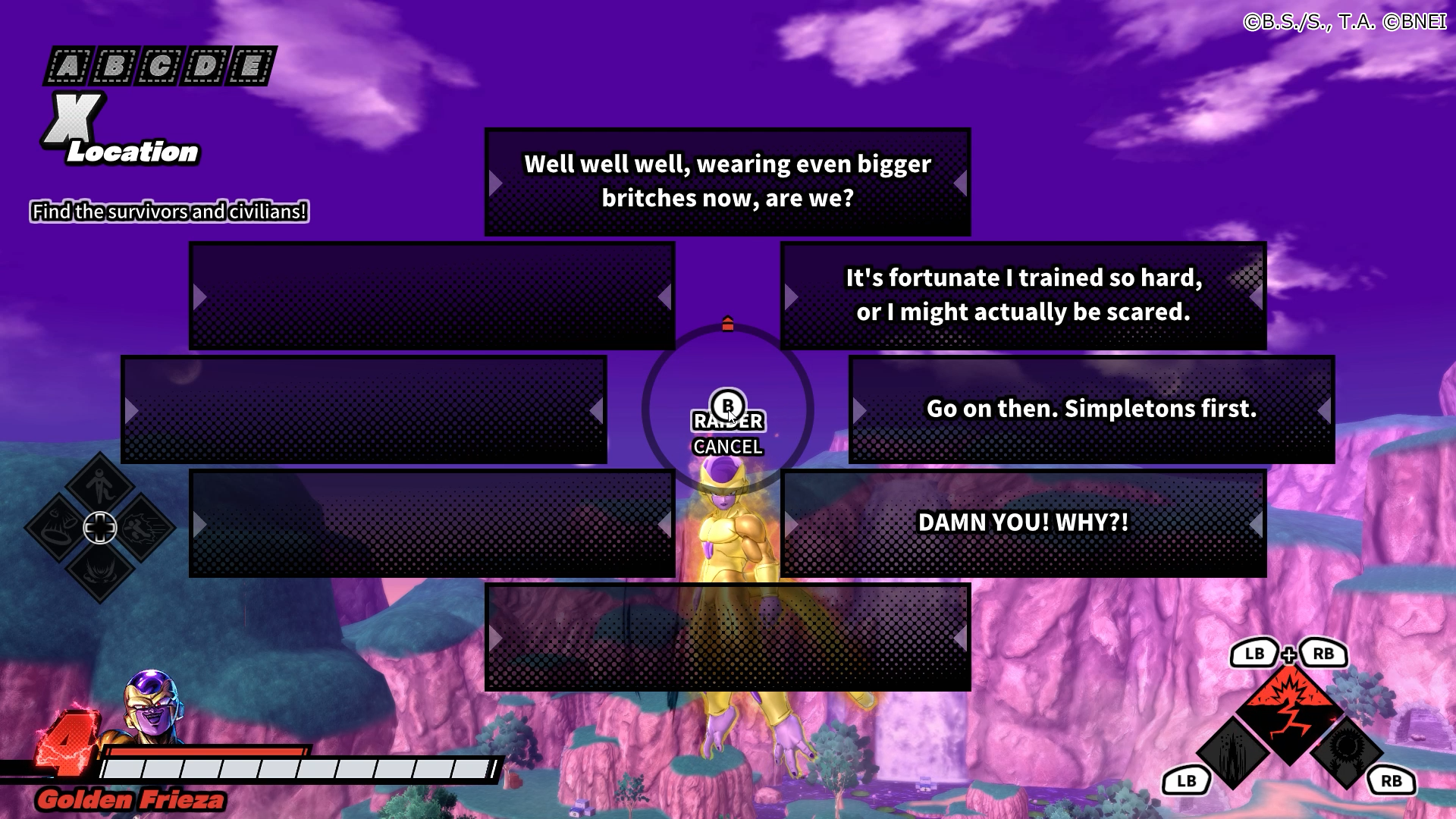Image resolution: width=1456 pixels, height=819 pixels.
Task: Select the "wearing even bigger britches" voice line
Action: tap(727, 182)
